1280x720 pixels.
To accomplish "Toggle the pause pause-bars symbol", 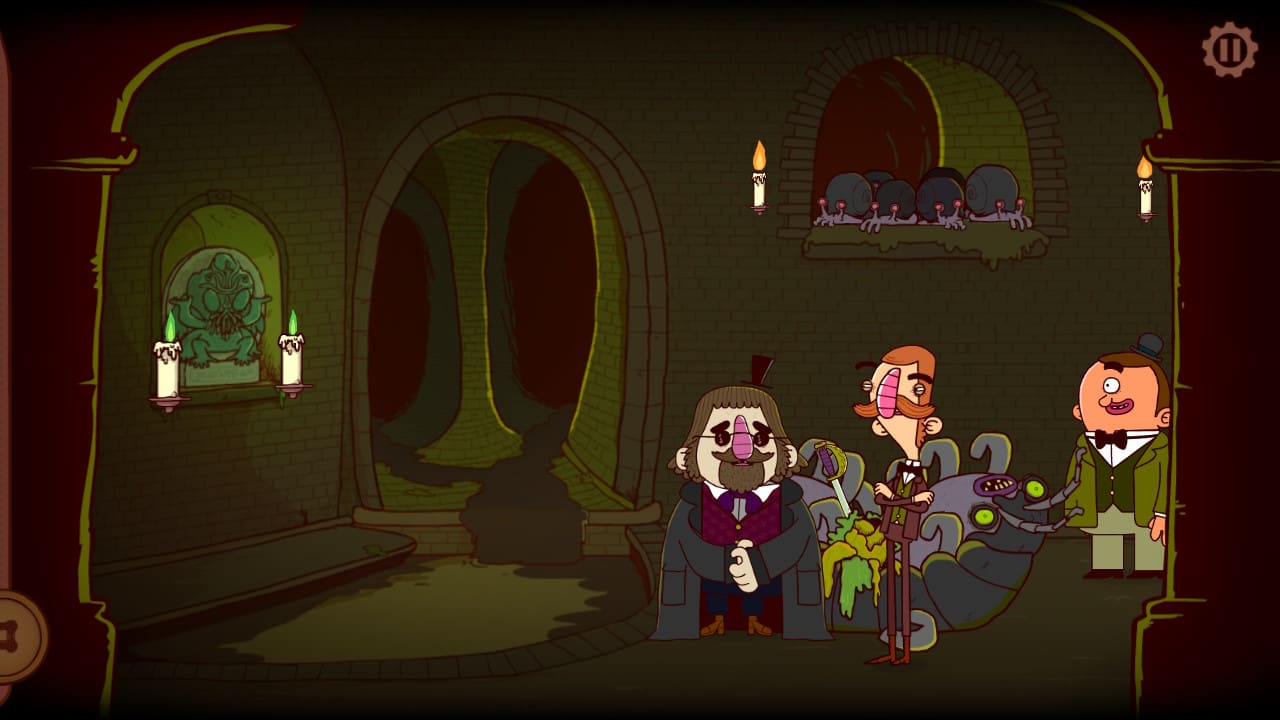I will pos(1228,45).
